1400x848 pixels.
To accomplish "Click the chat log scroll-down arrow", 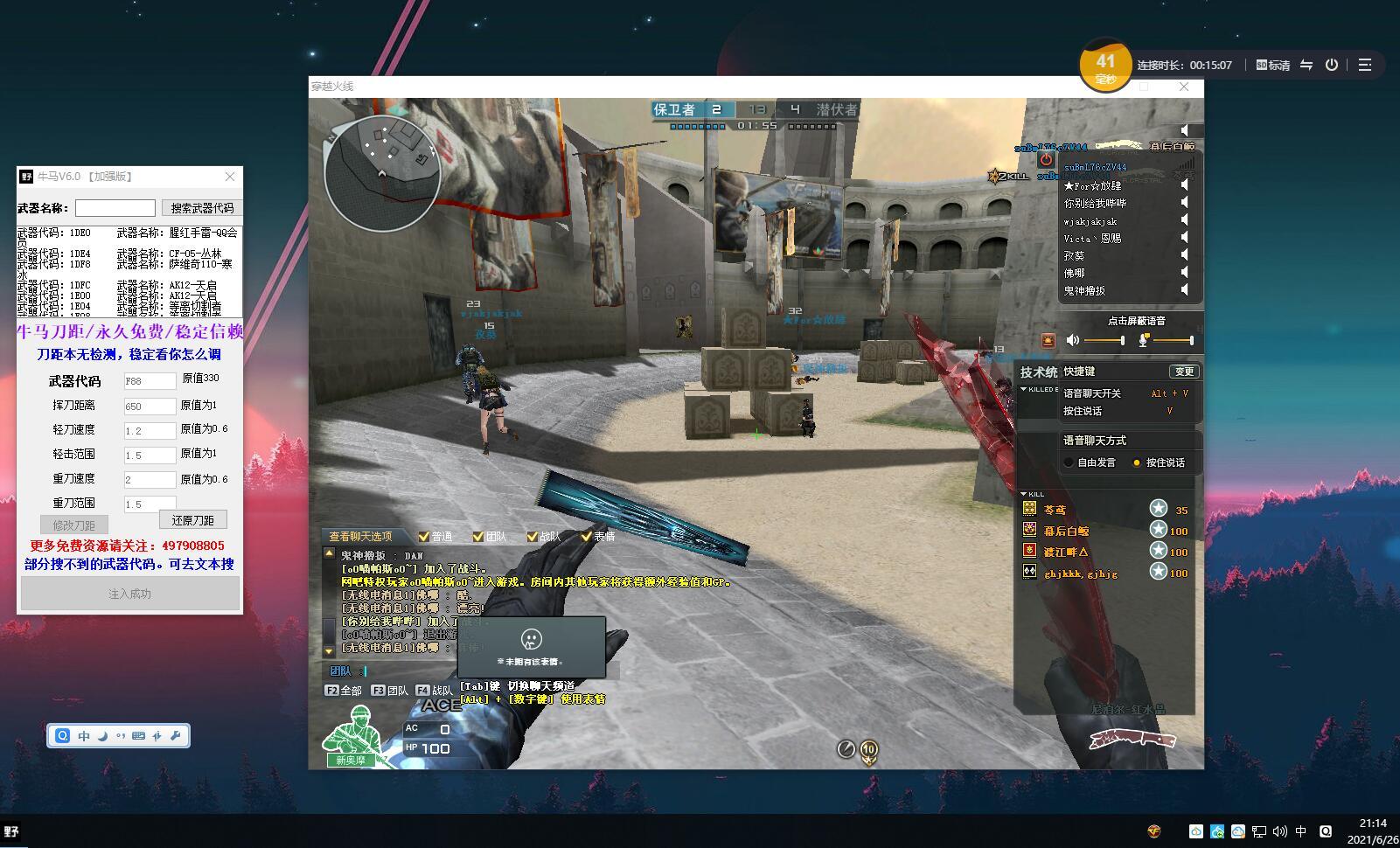I will click(x=329, y=651).
